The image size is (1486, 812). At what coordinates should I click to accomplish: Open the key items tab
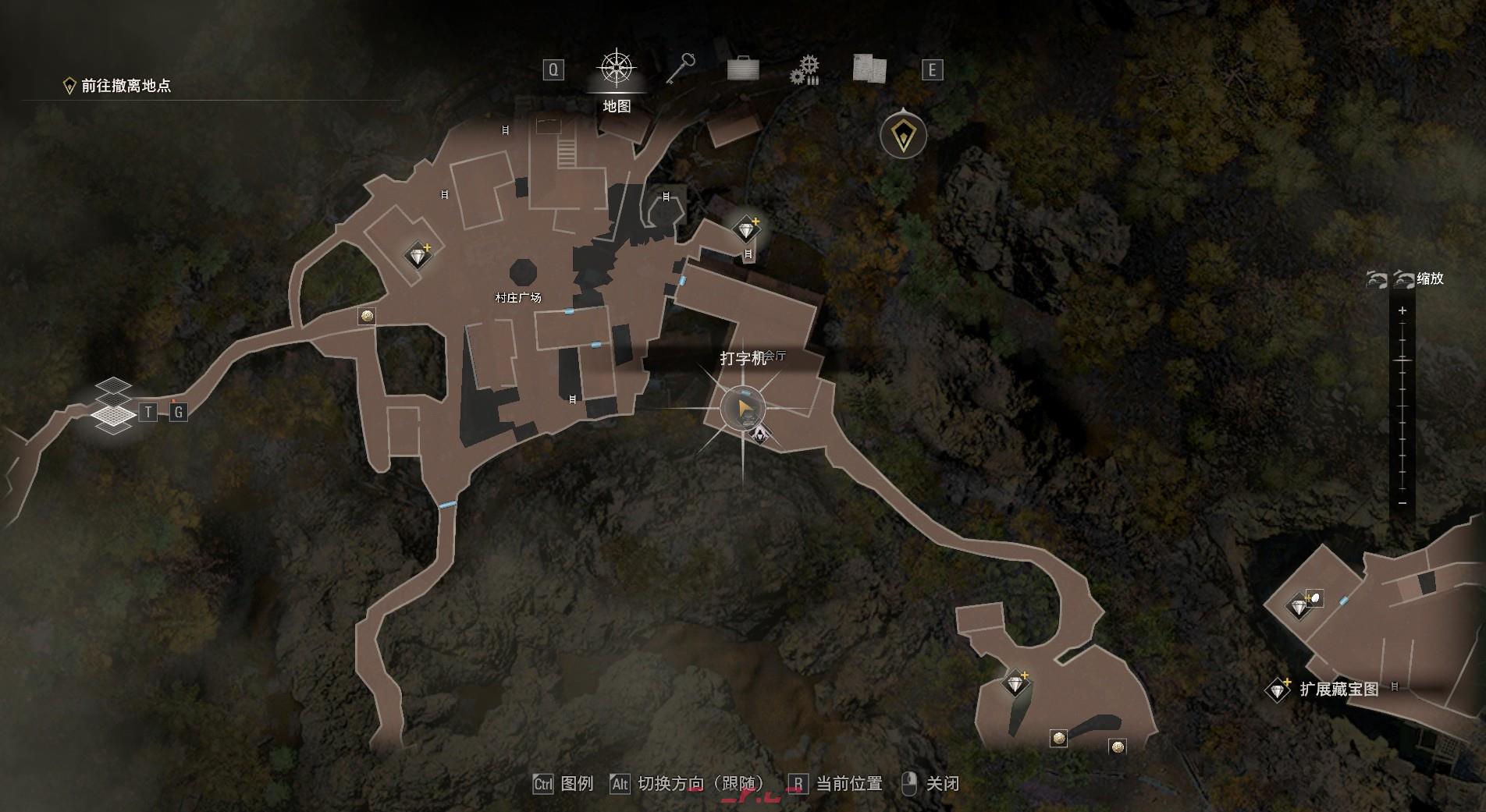point(680,69)
